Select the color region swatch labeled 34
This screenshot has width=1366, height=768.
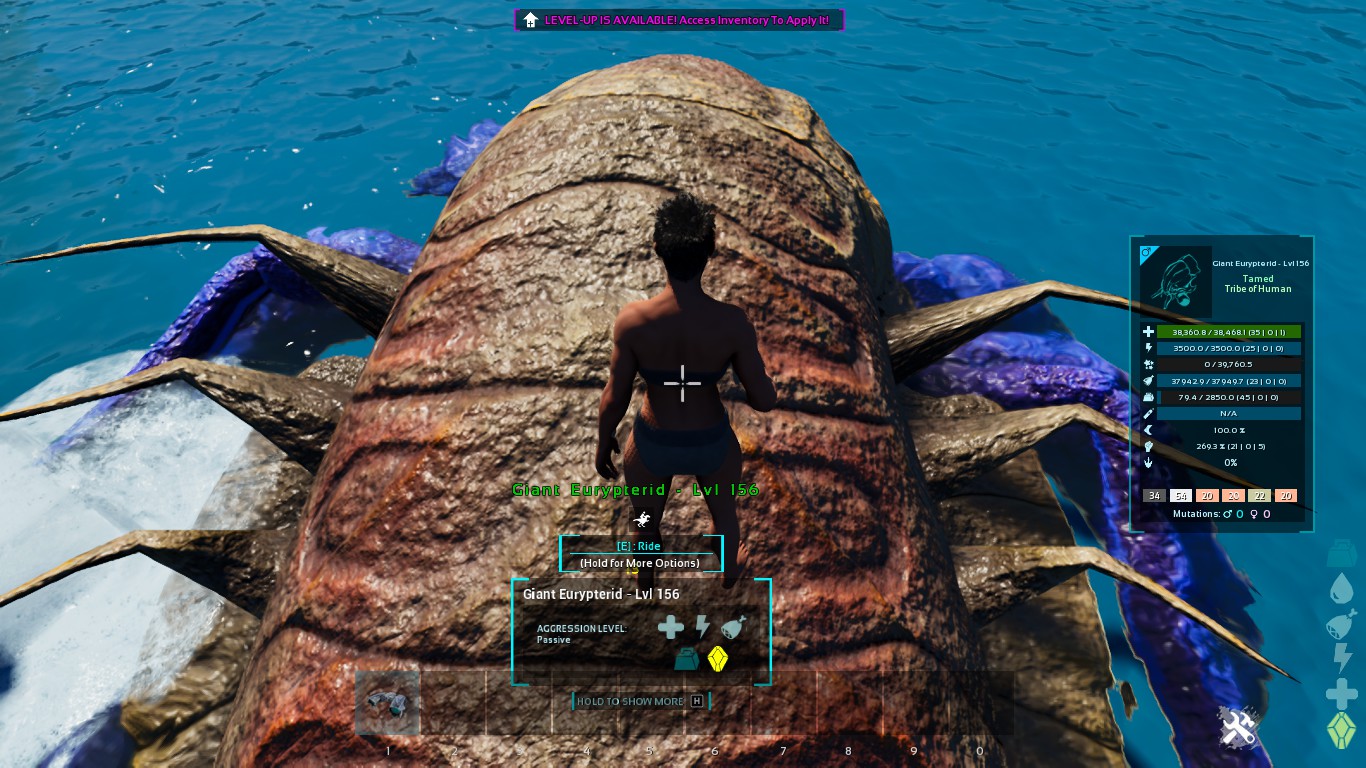pos(1154,496)
